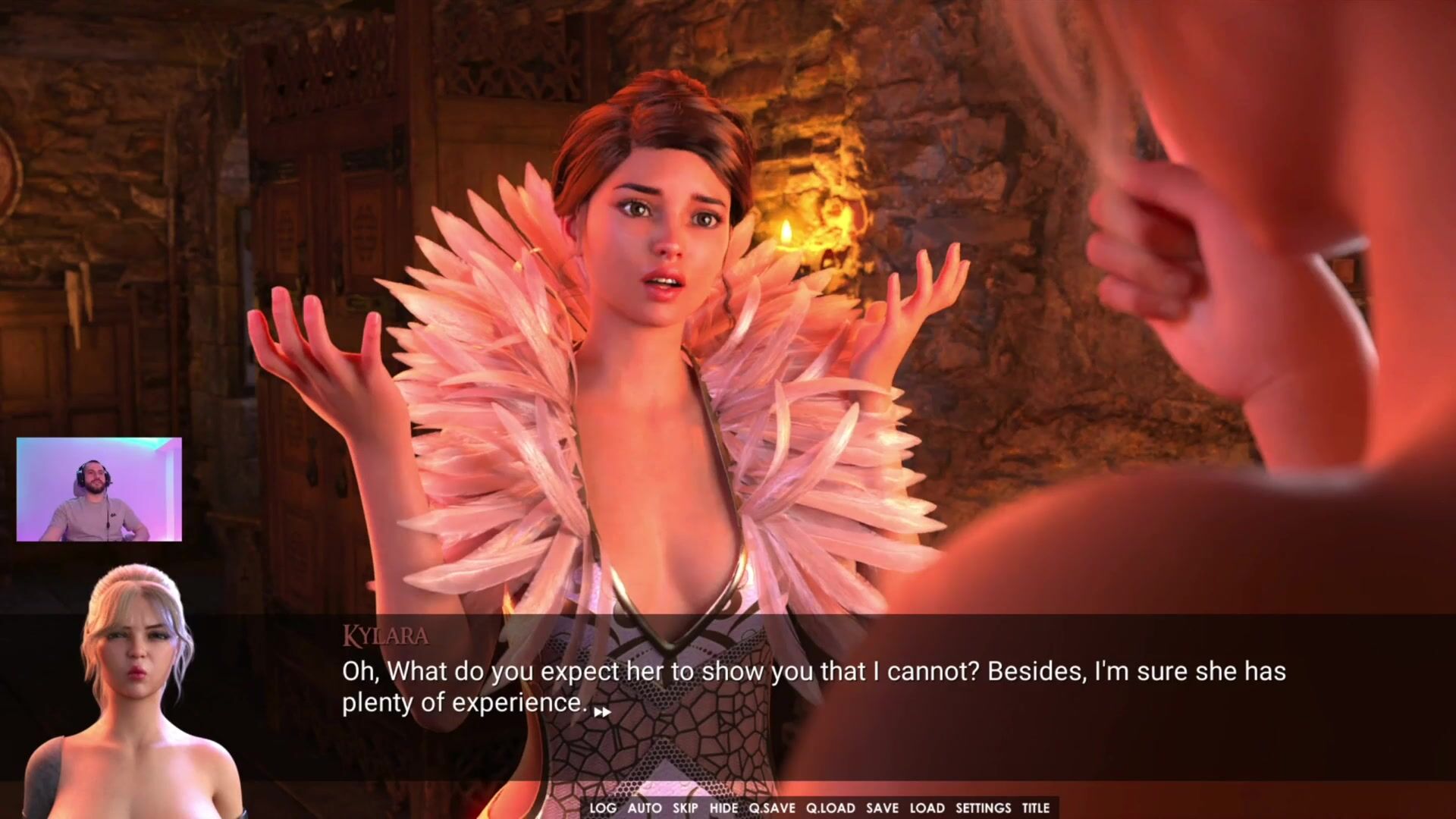Hide the dialogue box

(723, 808)
